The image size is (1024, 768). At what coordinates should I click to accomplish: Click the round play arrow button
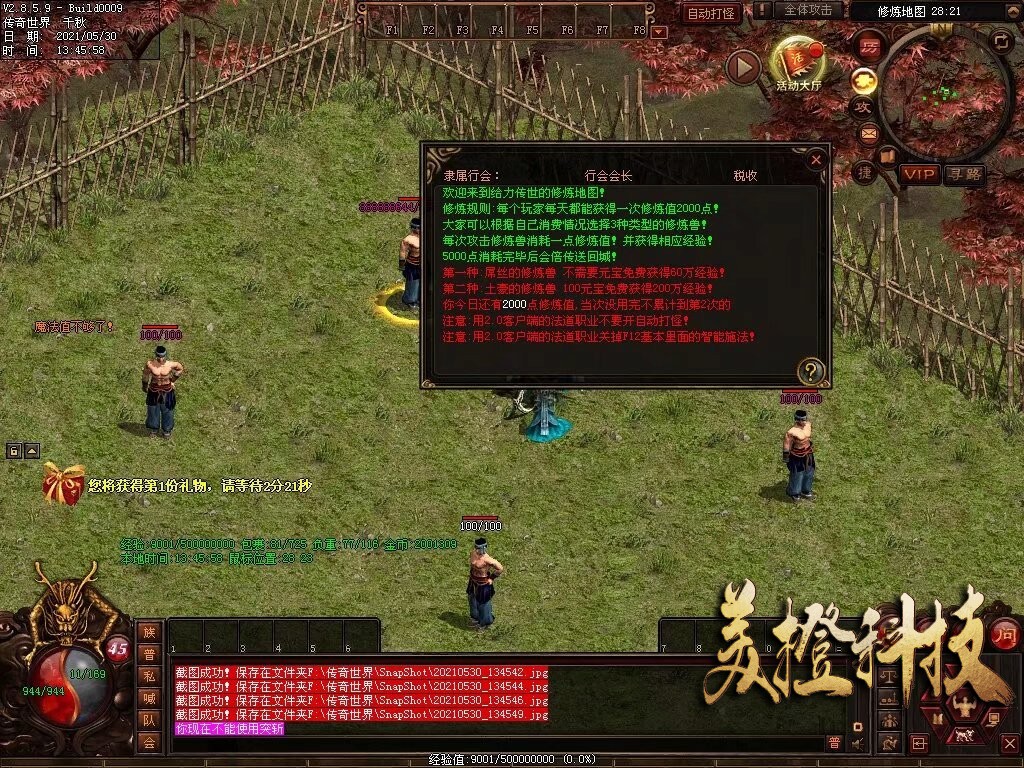[743, 67]
